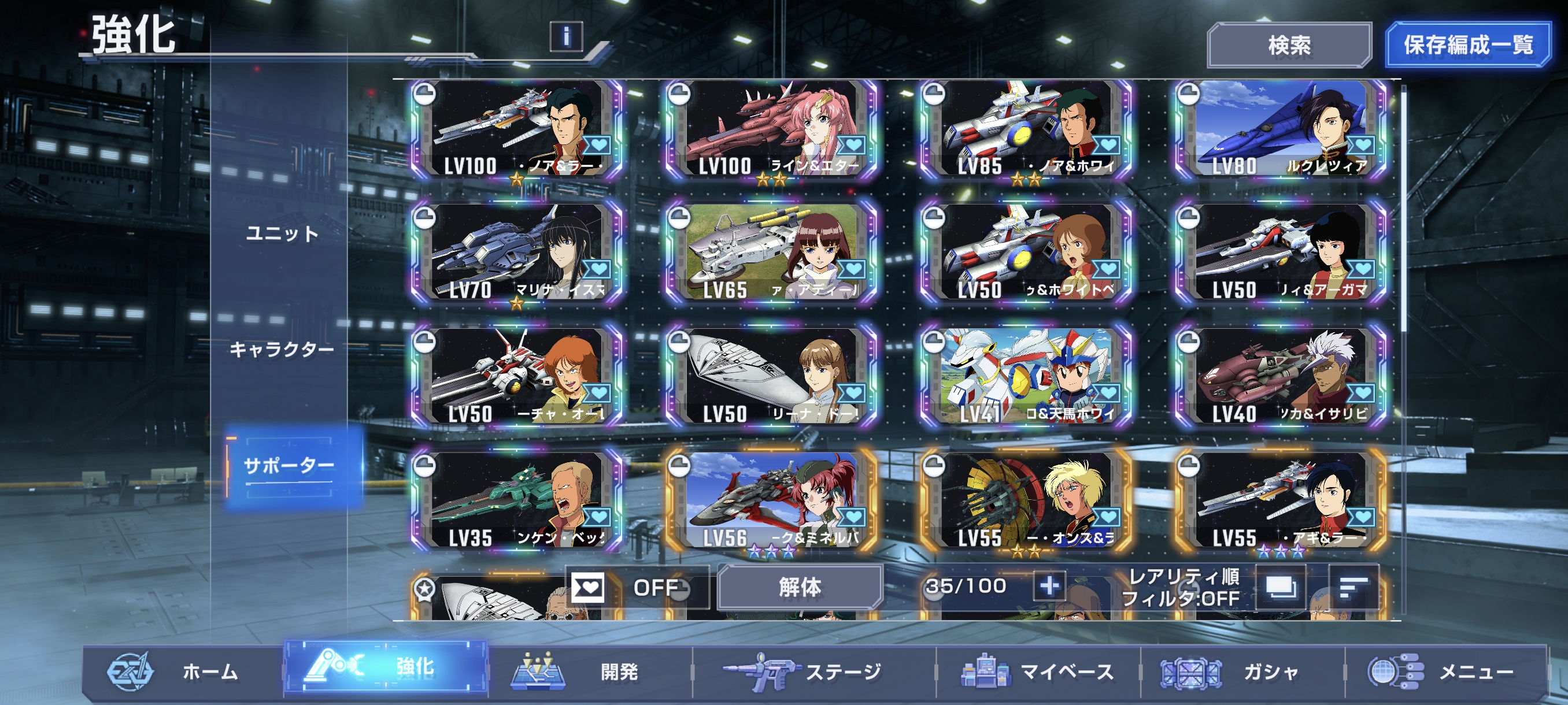Switch to the キャラクター tab
This screenshot has width=1568, height=705.
coord(282,350)
